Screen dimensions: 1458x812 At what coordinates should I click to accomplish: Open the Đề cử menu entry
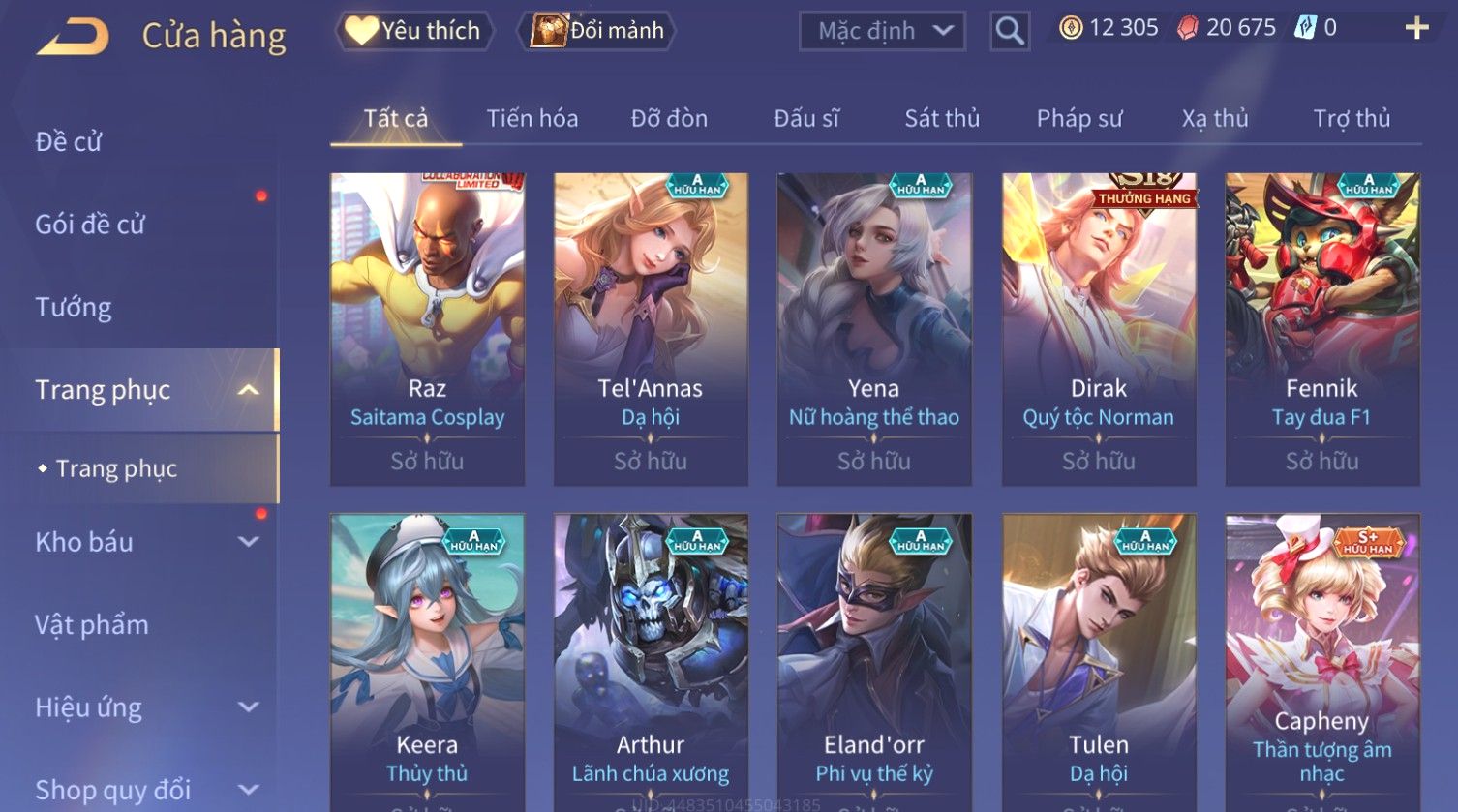(x=69, y=142)
